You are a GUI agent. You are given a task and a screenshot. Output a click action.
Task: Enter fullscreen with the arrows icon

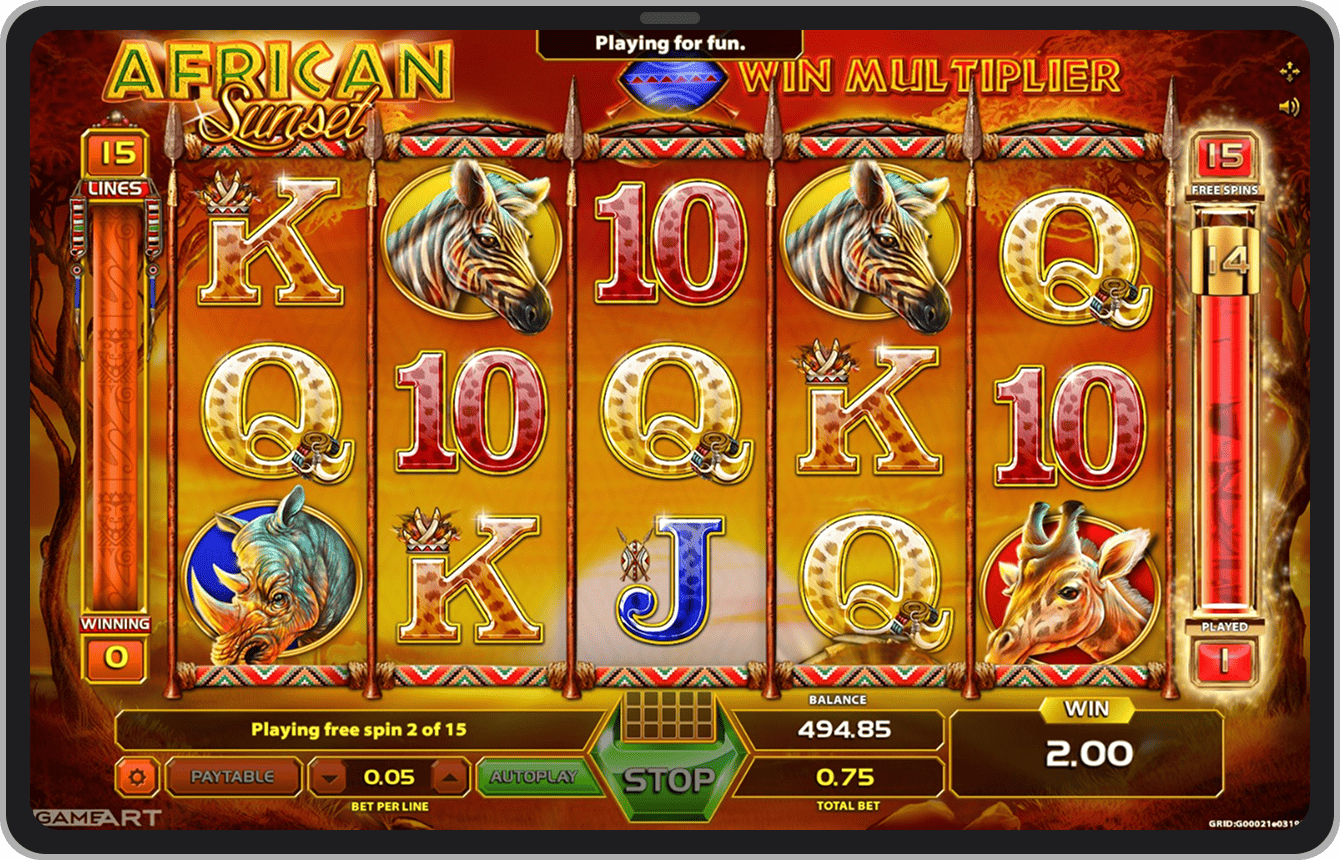point(1289,71)
